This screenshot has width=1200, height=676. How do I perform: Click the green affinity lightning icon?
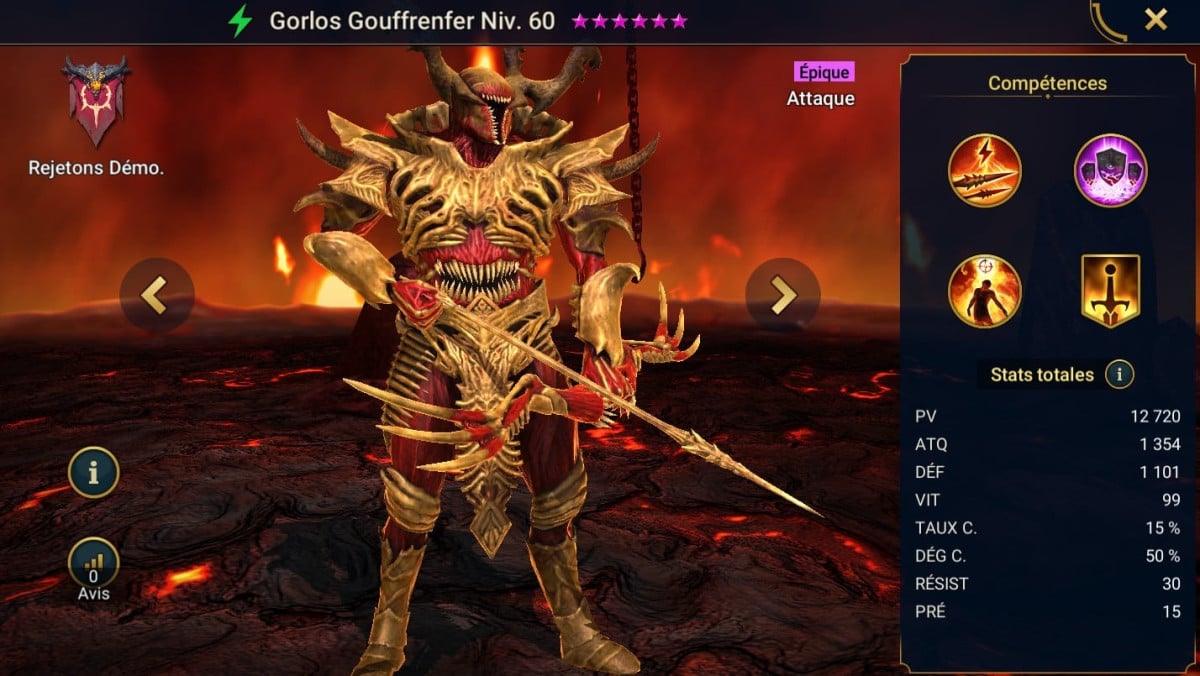point(240,21)
